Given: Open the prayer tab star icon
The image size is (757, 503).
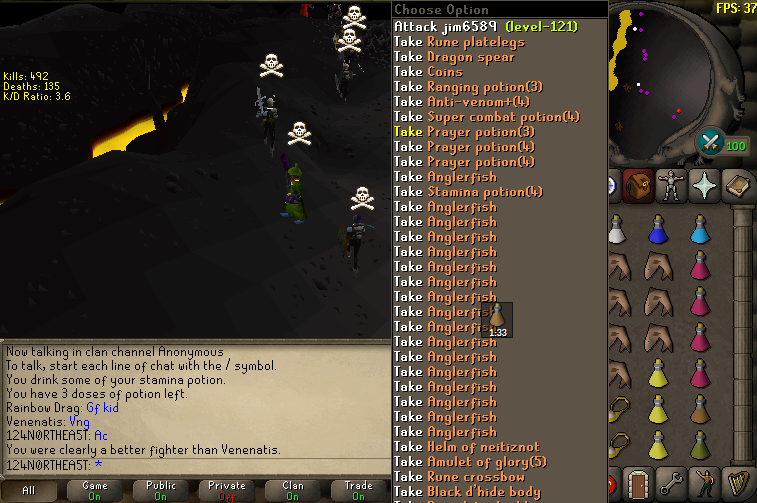Looking at the screenshot, I should (x=705, y=185).
